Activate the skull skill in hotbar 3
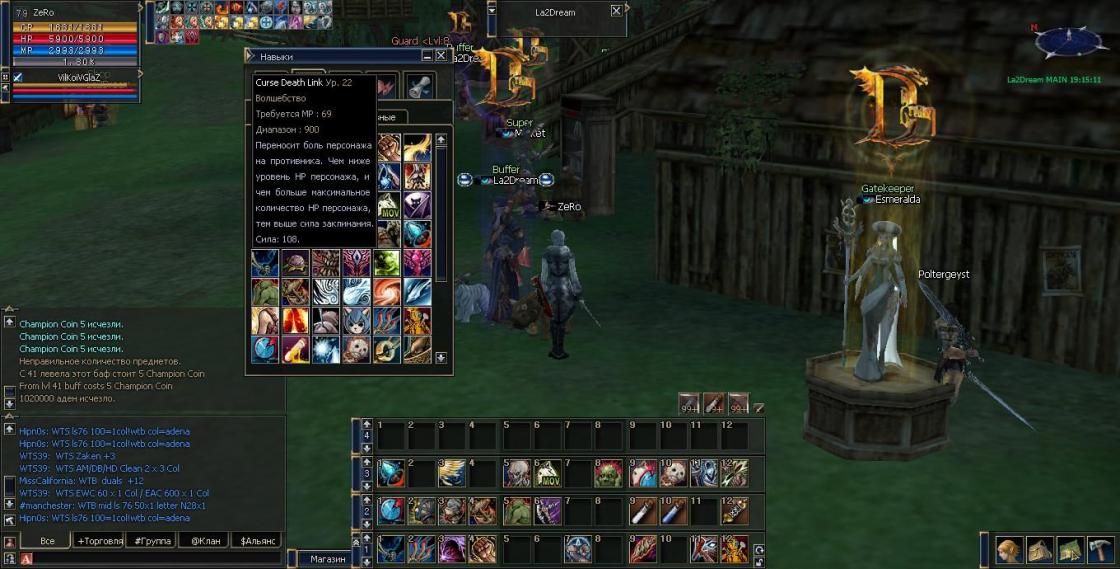The image size is (1120, 569). coord(517,473)
